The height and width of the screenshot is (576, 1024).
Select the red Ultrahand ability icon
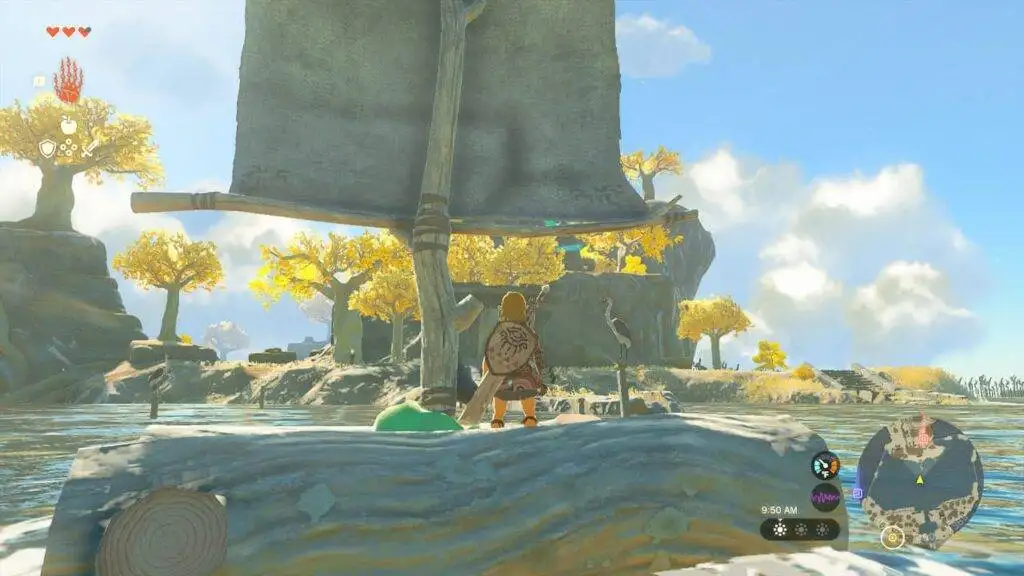[68, 82]
